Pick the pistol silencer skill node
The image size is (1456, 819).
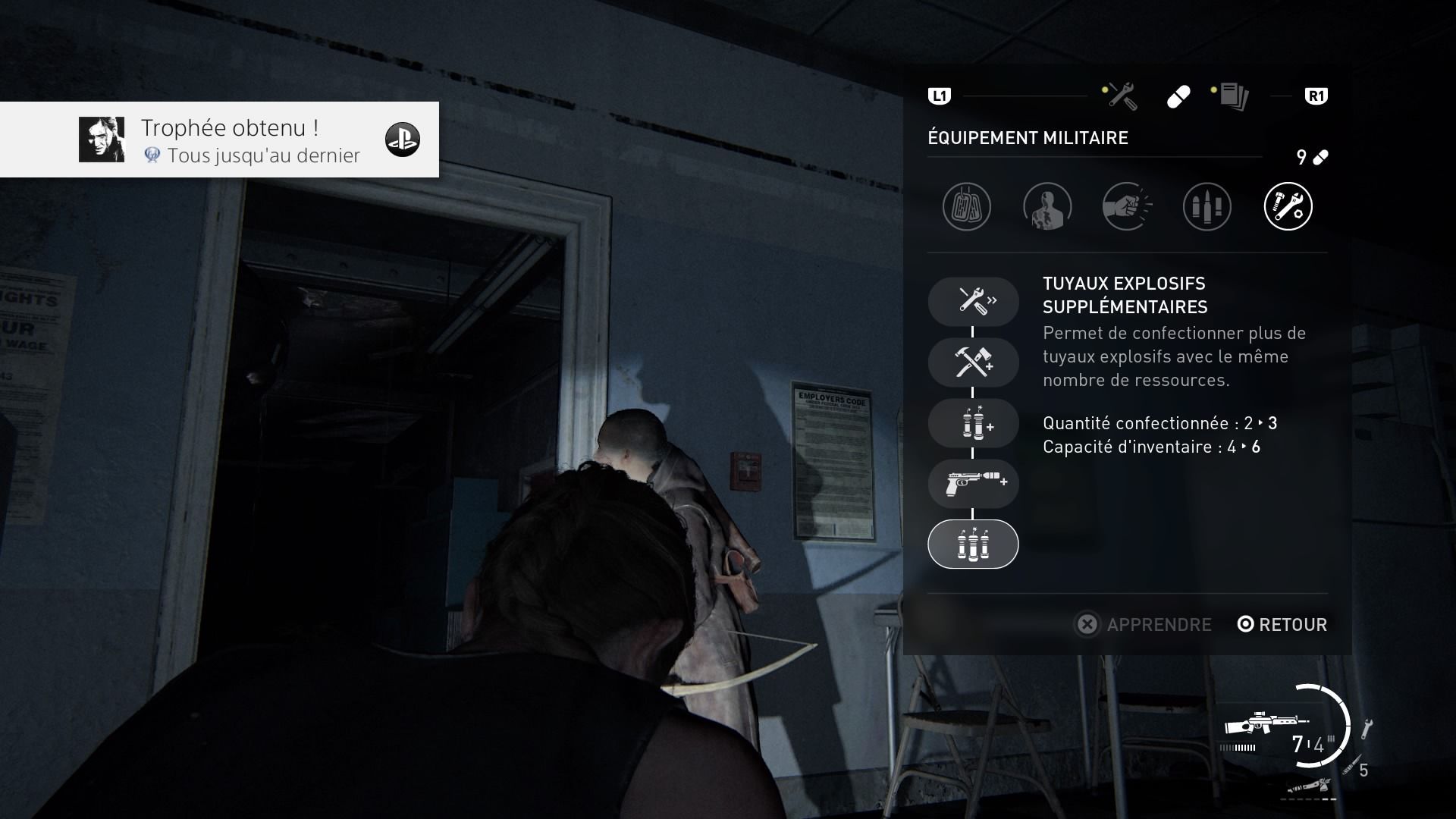pos(973,483)
